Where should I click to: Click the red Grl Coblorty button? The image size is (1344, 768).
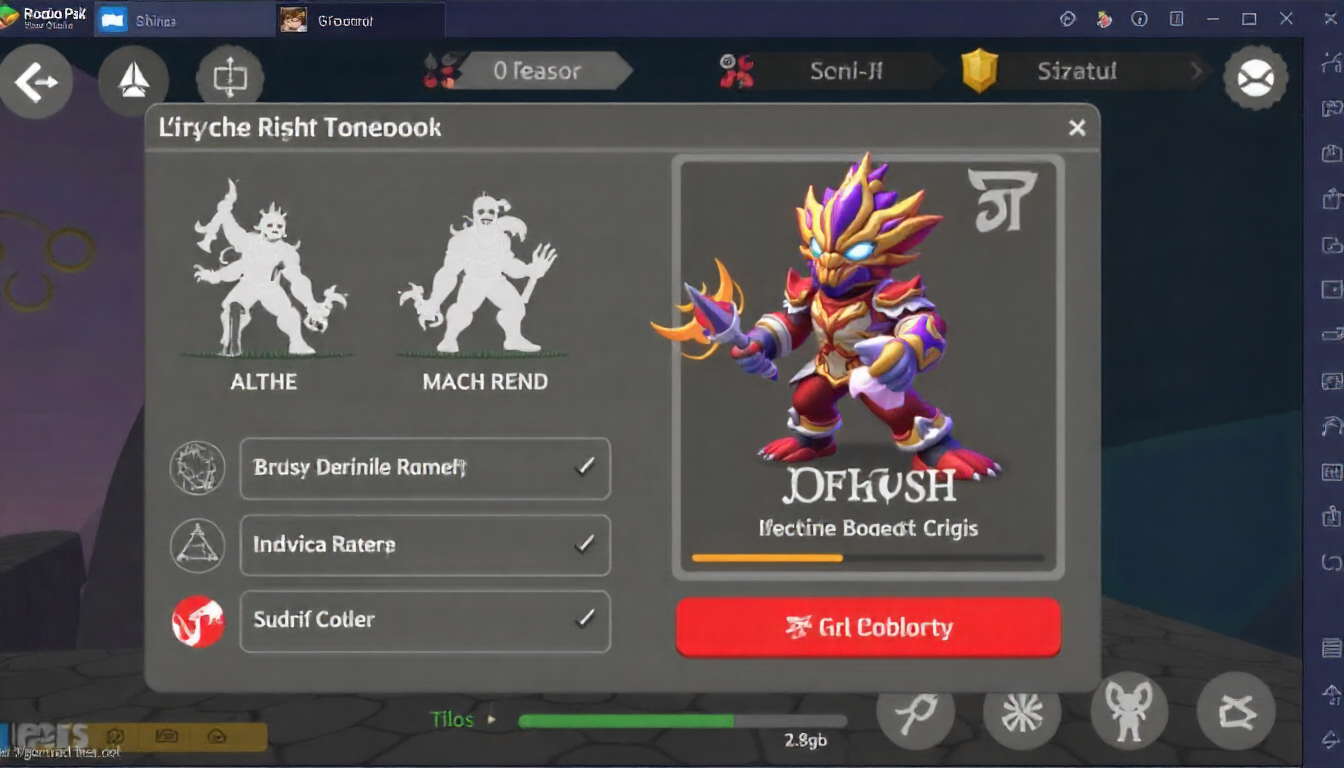coord(868,628)
